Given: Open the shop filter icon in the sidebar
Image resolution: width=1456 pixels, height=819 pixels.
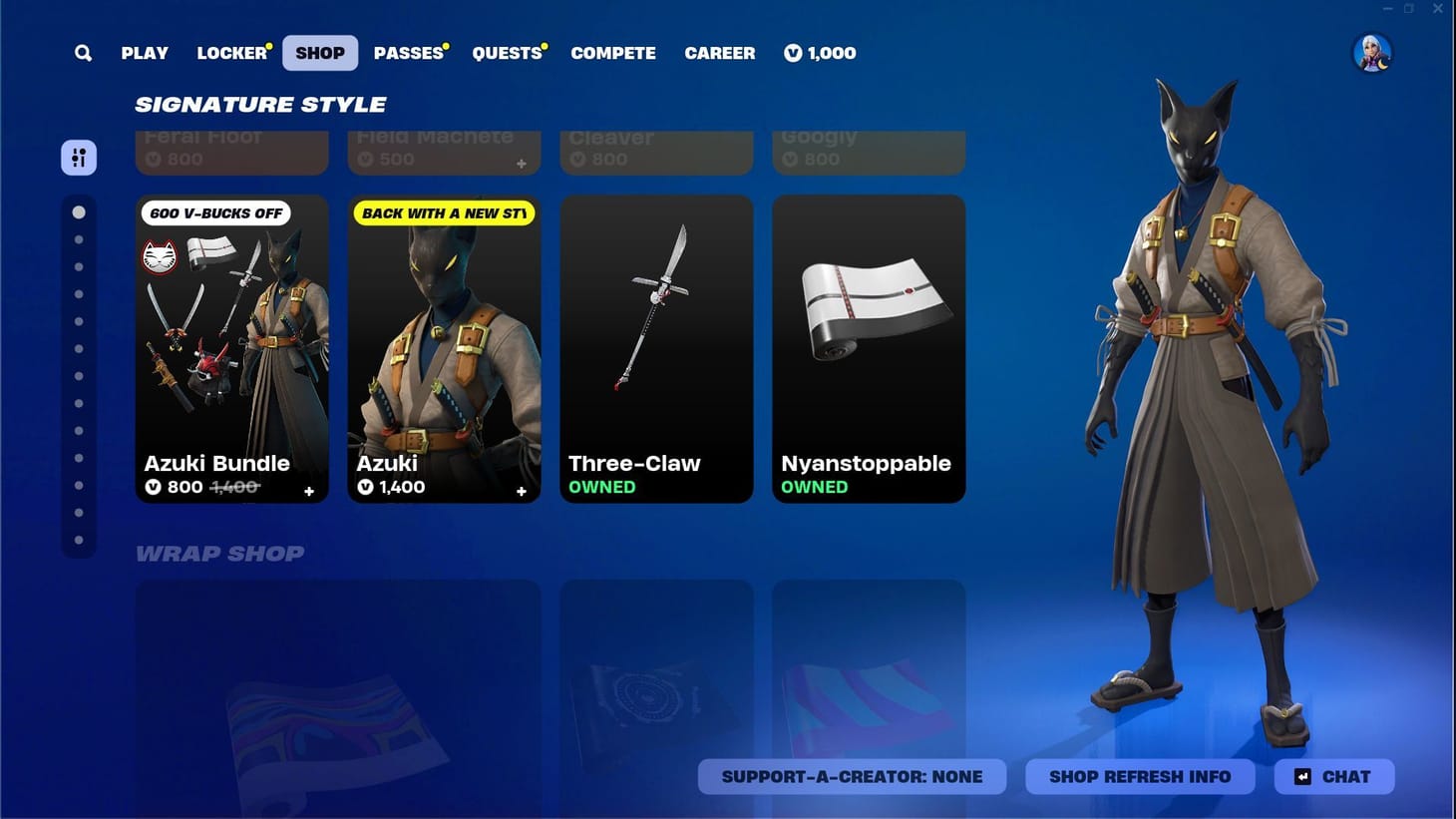Looking at the screenshot, I should 79,157.
